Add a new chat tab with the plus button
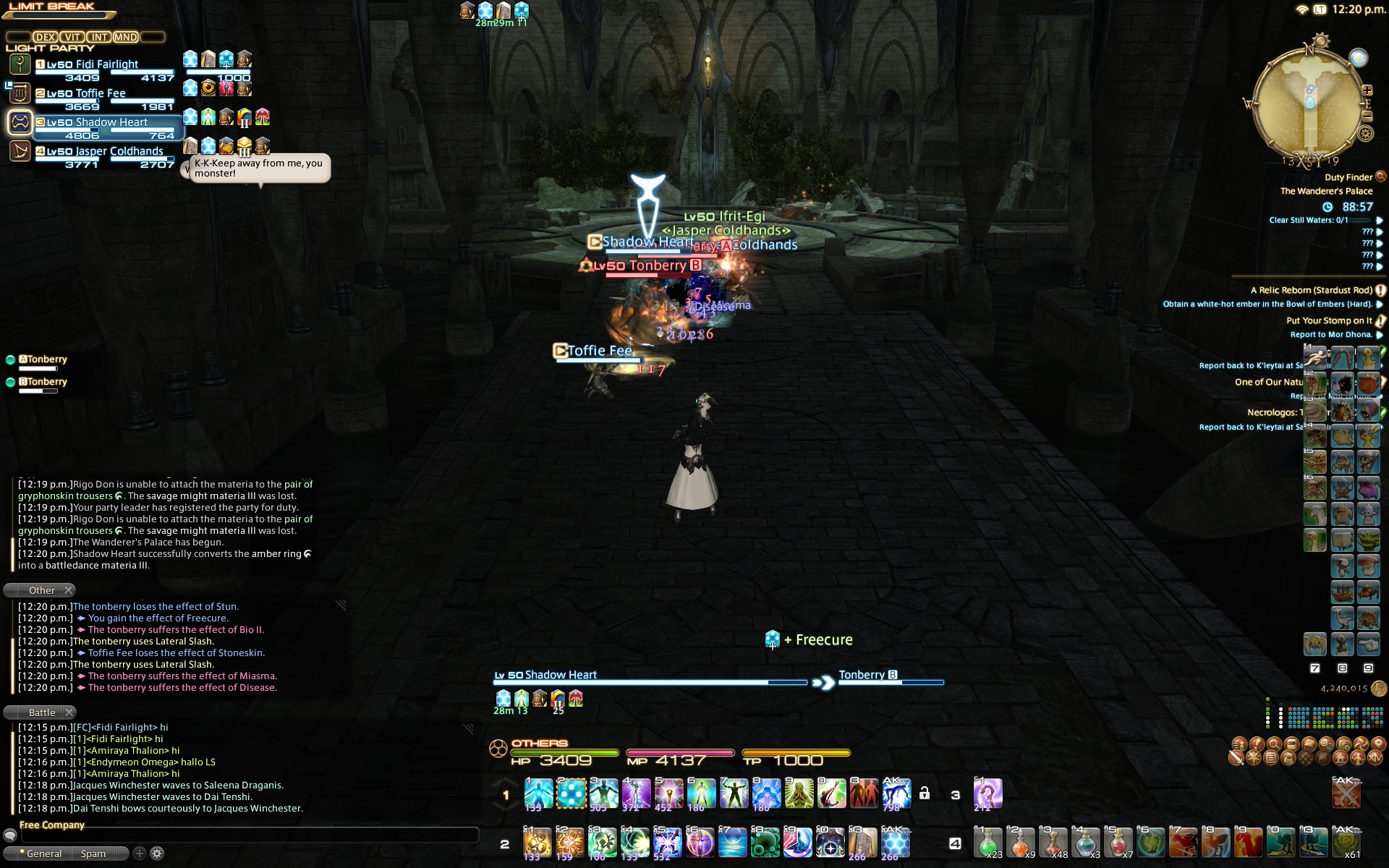 [140, 854]
